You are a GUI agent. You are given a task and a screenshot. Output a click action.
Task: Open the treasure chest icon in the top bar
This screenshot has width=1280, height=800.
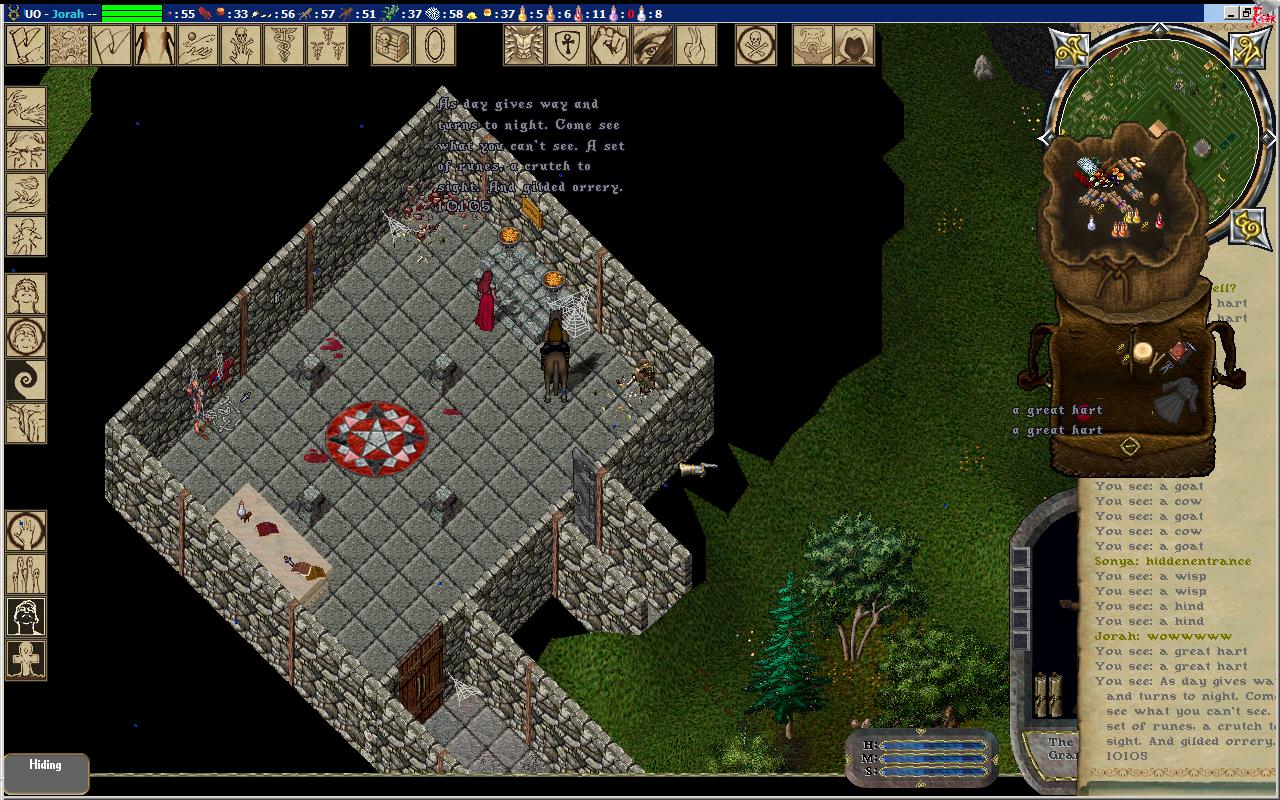coord(392,46)
